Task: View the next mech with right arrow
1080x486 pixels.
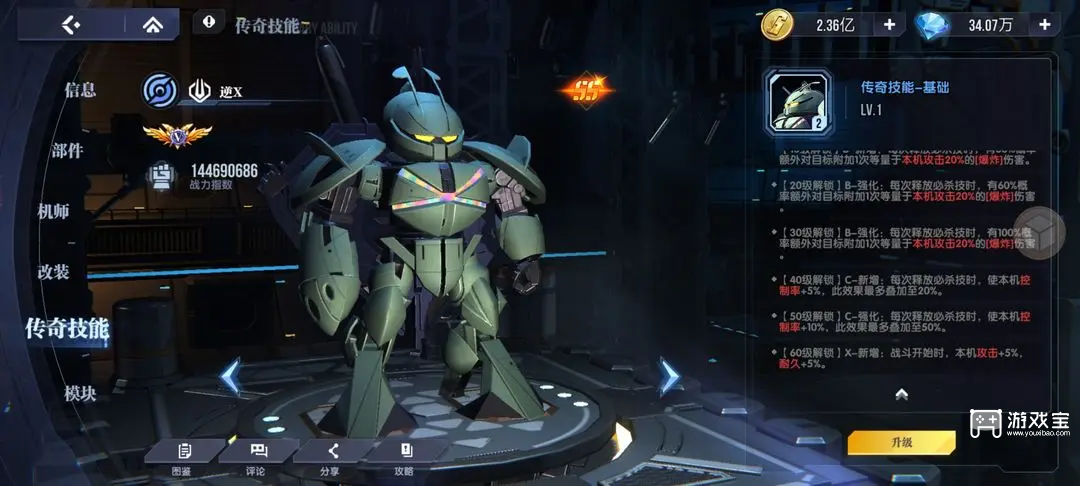Action: (x=669, y=377)
